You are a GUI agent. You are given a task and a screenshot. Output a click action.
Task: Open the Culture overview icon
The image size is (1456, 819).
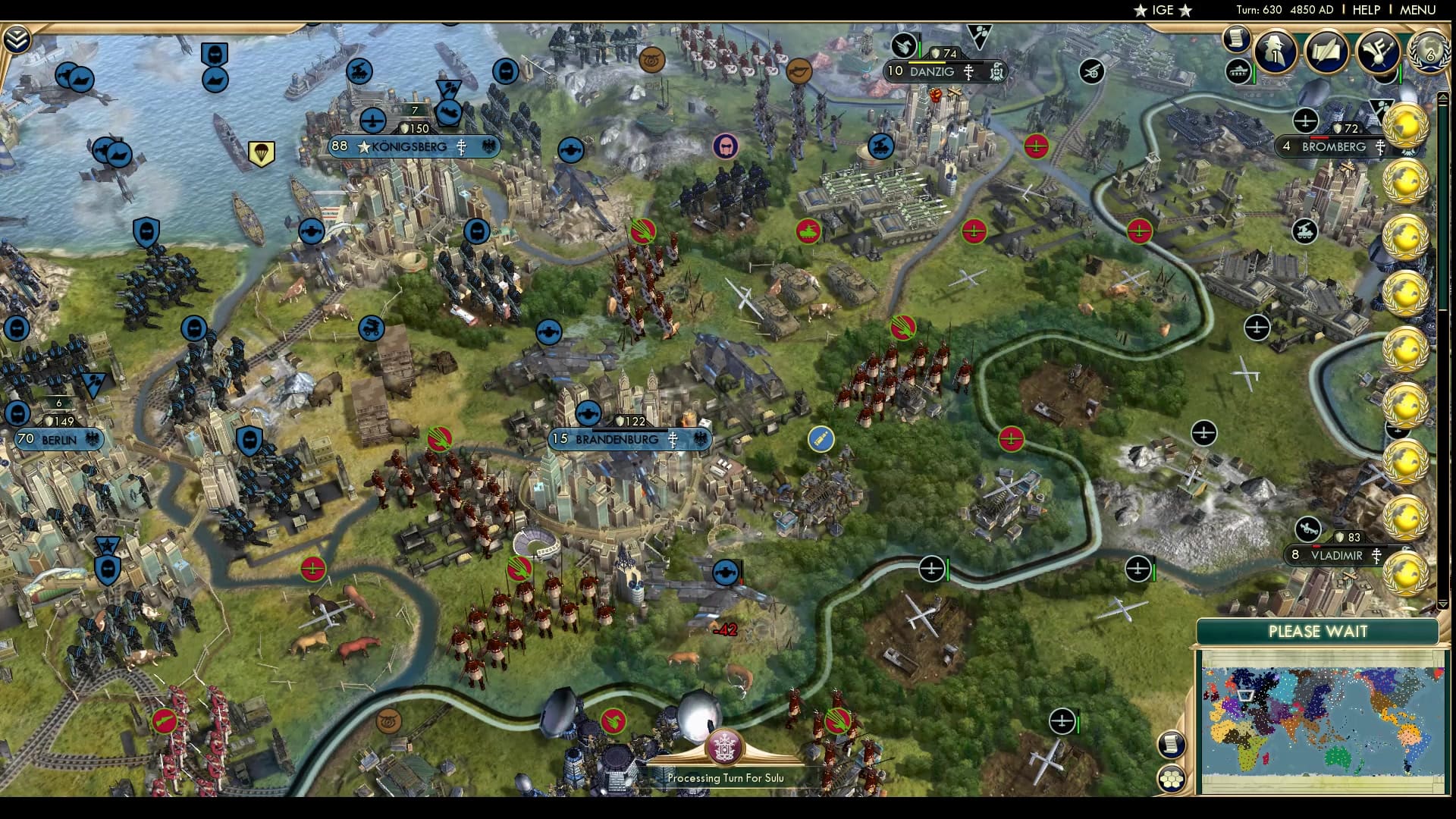click(x=1378, y=52)
